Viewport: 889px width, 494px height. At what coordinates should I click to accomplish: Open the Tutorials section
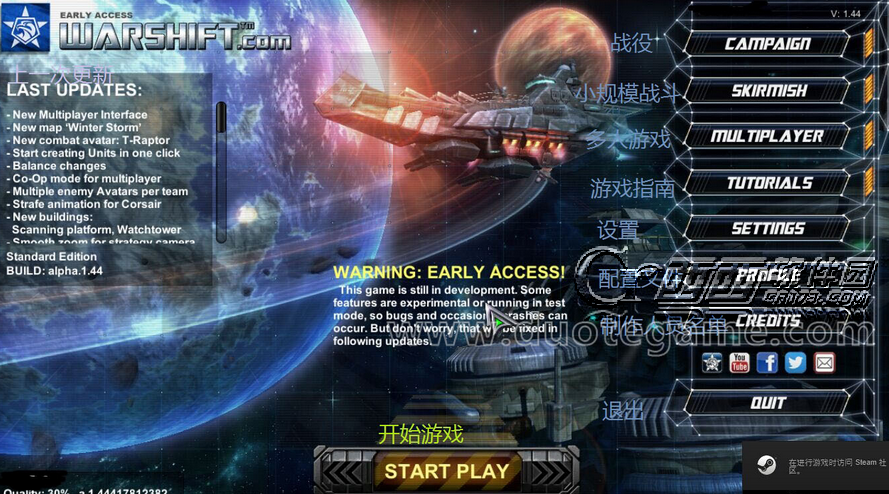click(767, 183)
